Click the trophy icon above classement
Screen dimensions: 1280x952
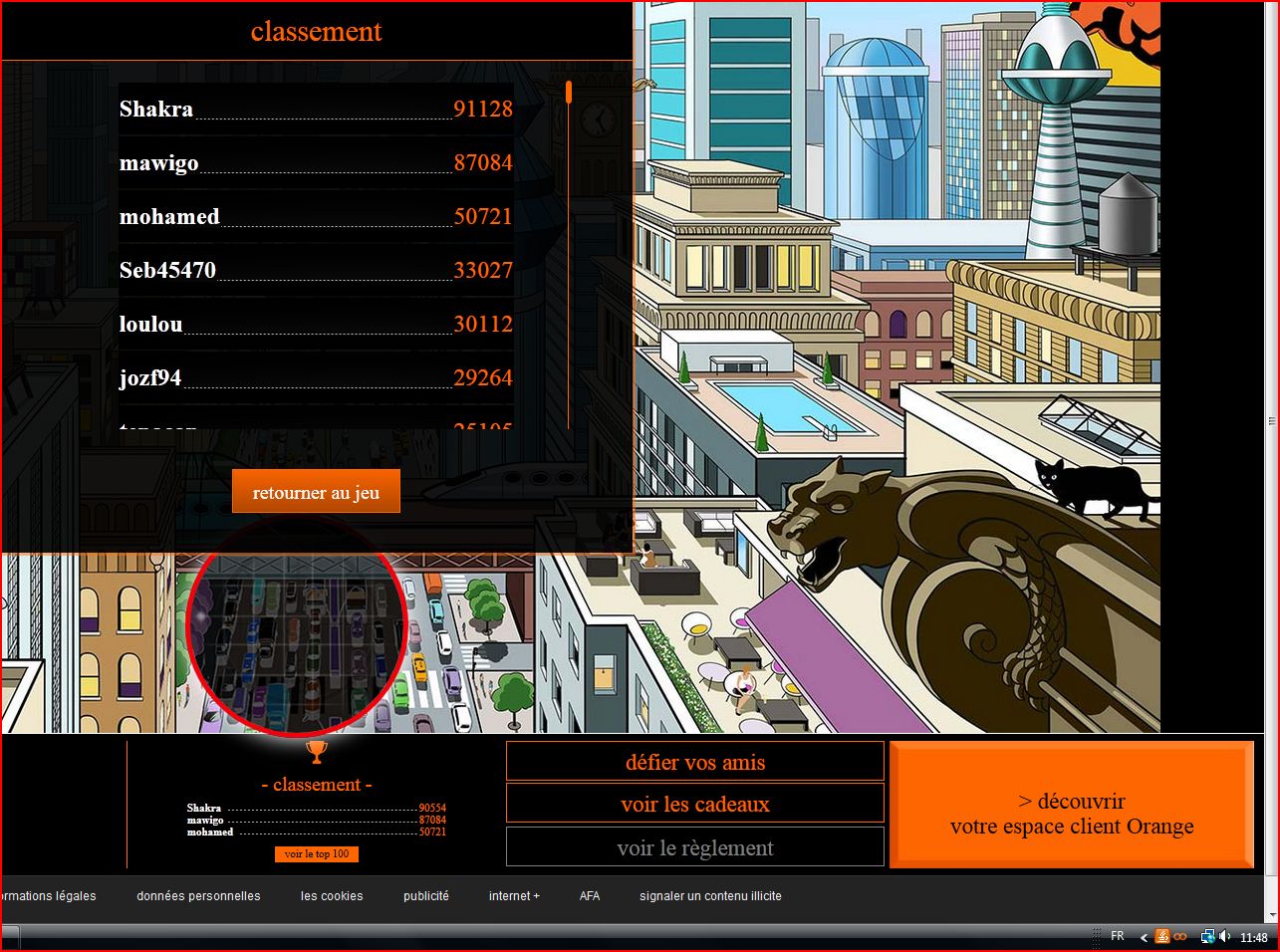pyautogui.click(x=316, y=753)
